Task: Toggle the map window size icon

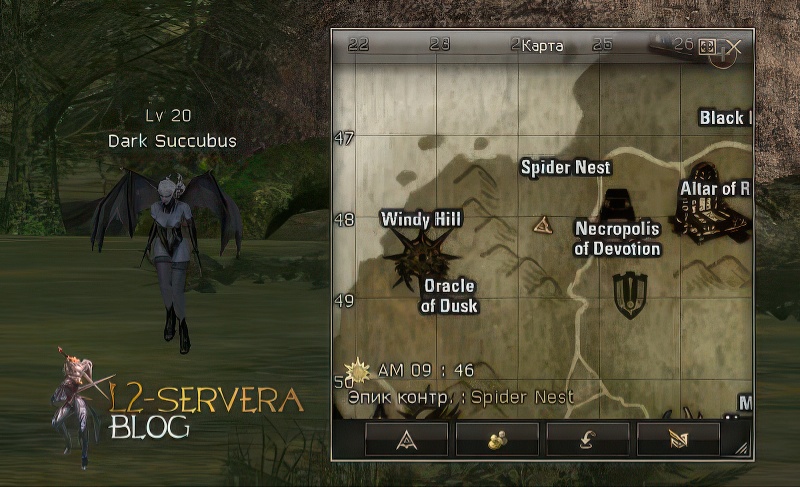Action: (x=707, y=47)
